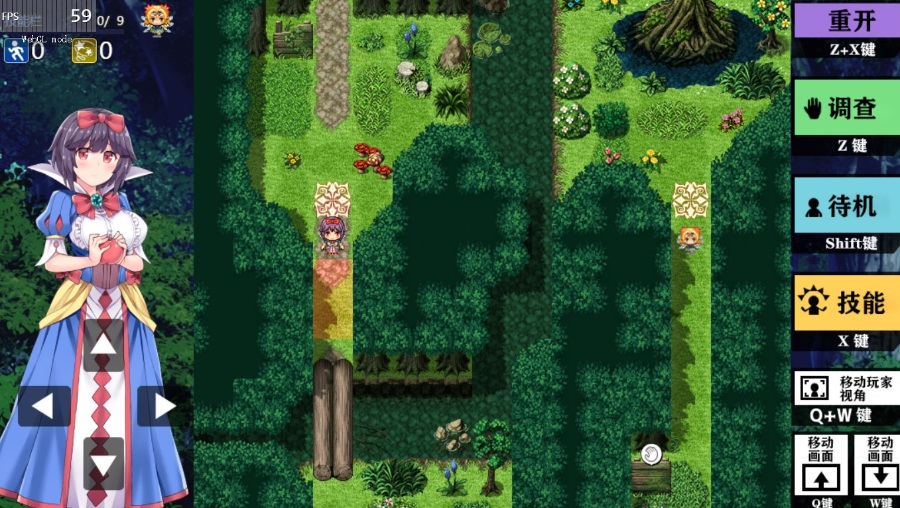Activate the green 调查 investigate button
The width and height of the screenshot is (900, 508).
(845, 108)
